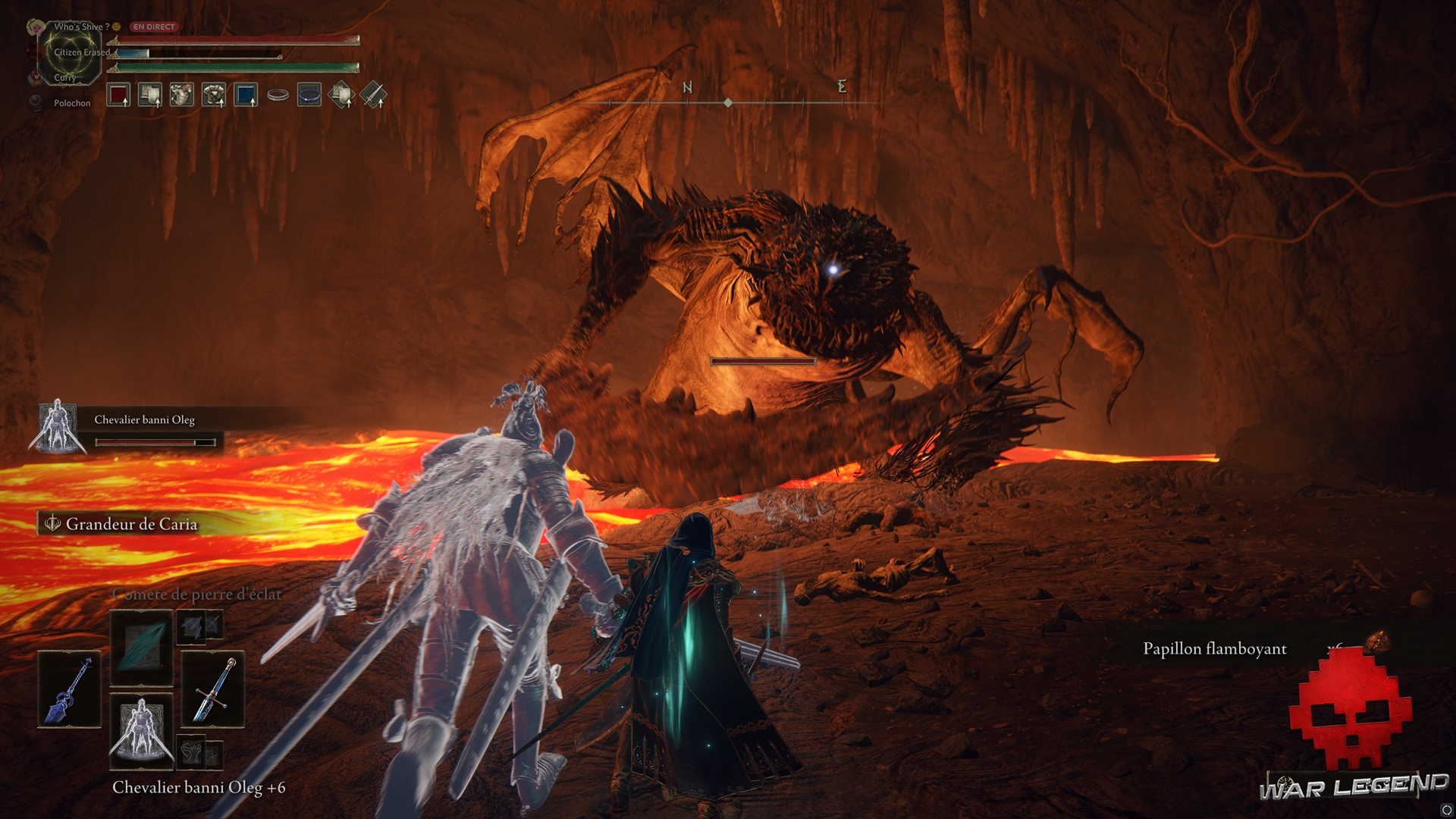This screenshot has width=1456, height=819.
Task: Click the Polochon voice overlay entry
Action: [x=71, y=103]
